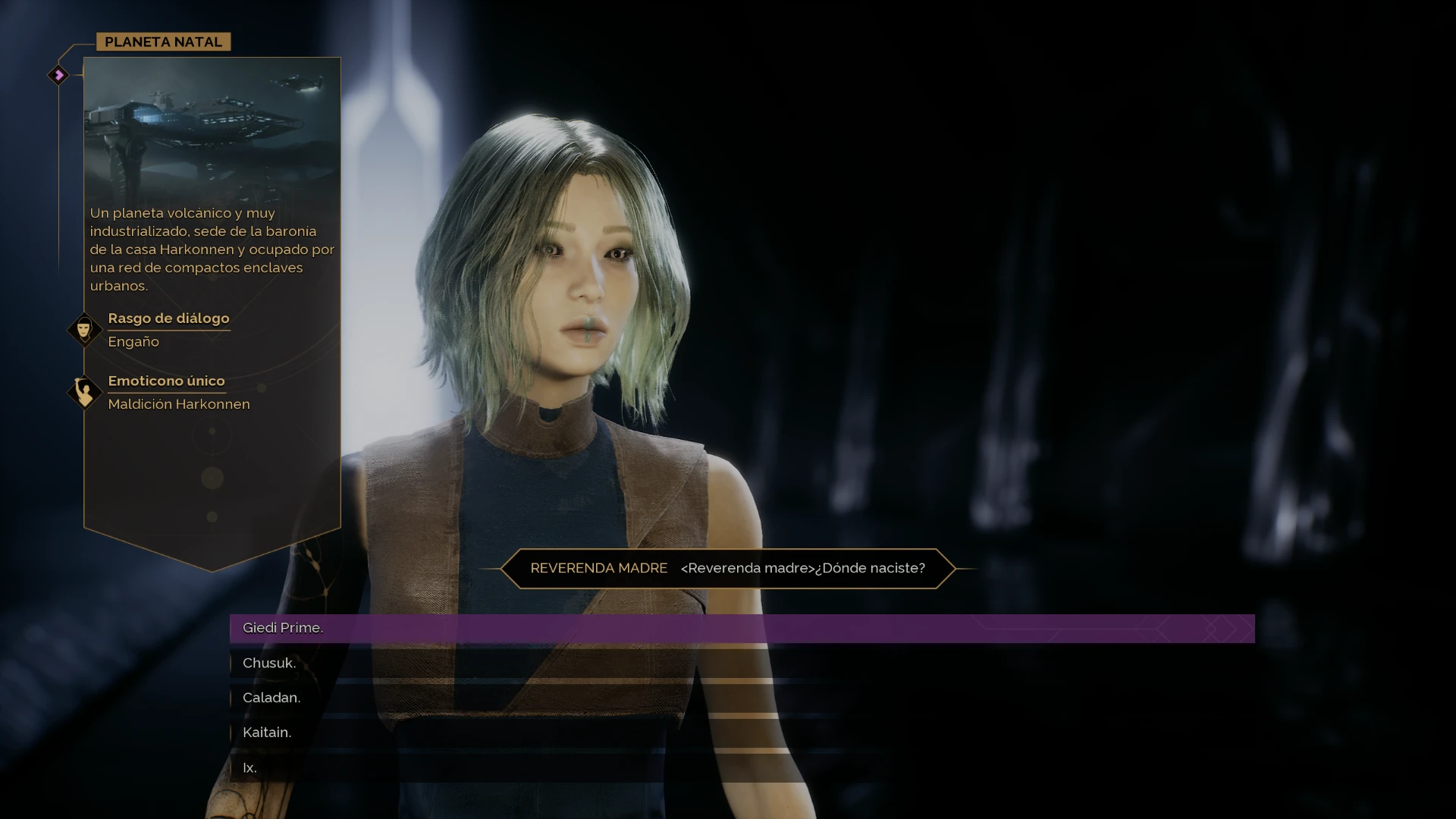Open the Planeta Natal header tab
The height and width of the screenshot is (819, 1456).
163,42
